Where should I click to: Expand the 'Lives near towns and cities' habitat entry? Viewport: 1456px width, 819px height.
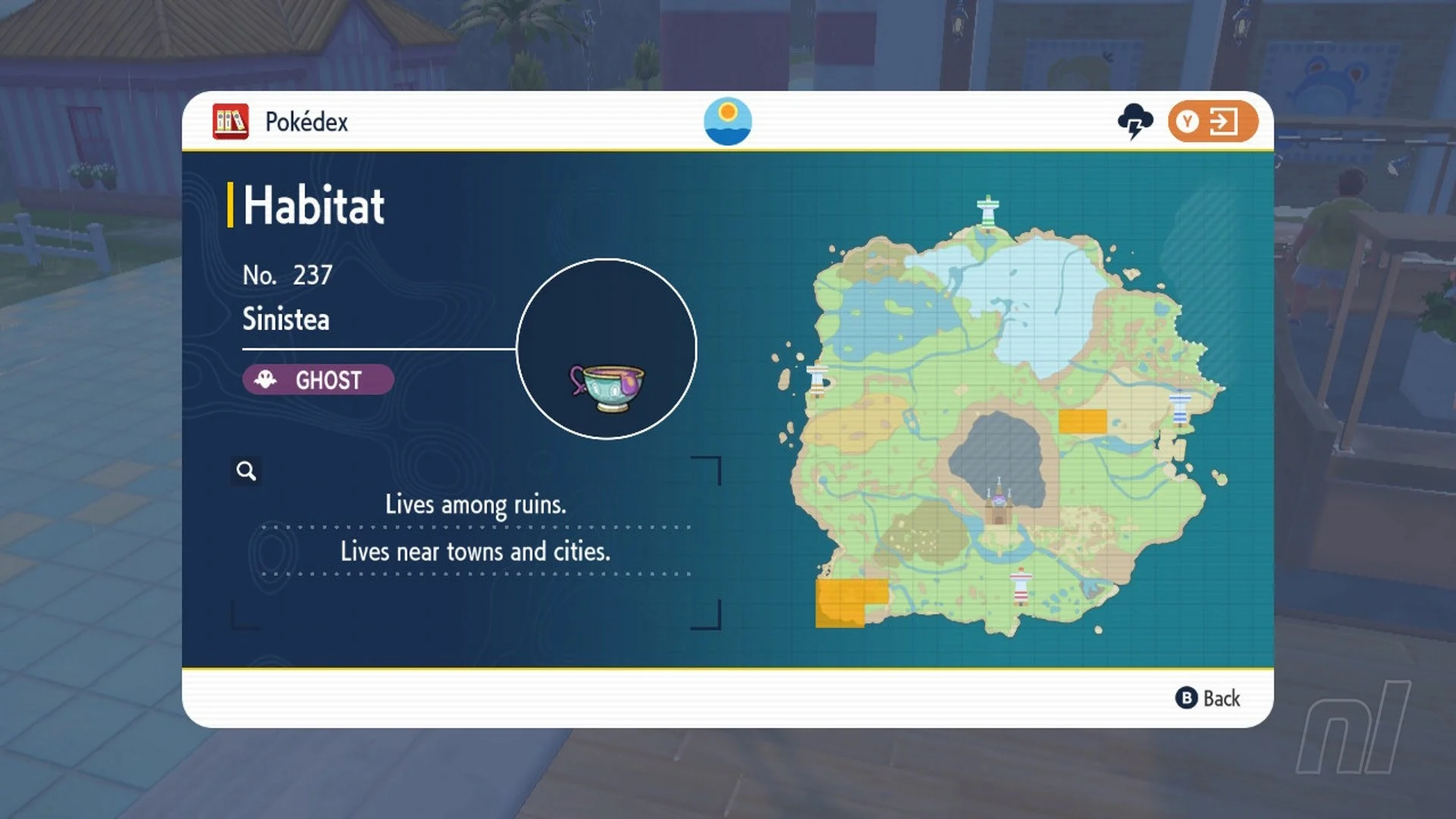pyautogui.click(x=477, y=551)
